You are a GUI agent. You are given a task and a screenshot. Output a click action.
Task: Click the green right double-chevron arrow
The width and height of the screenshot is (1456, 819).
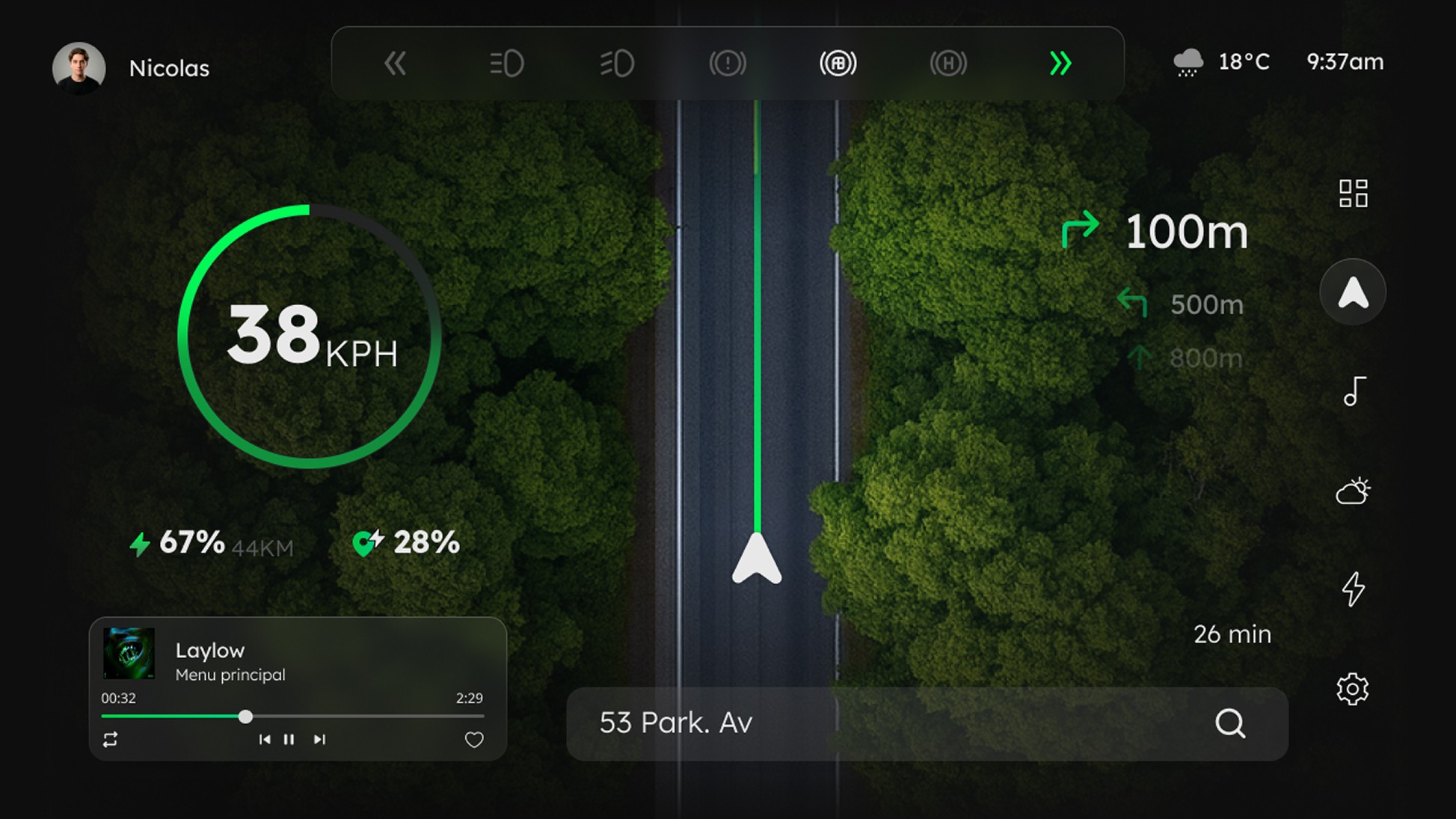(1060, 64)
